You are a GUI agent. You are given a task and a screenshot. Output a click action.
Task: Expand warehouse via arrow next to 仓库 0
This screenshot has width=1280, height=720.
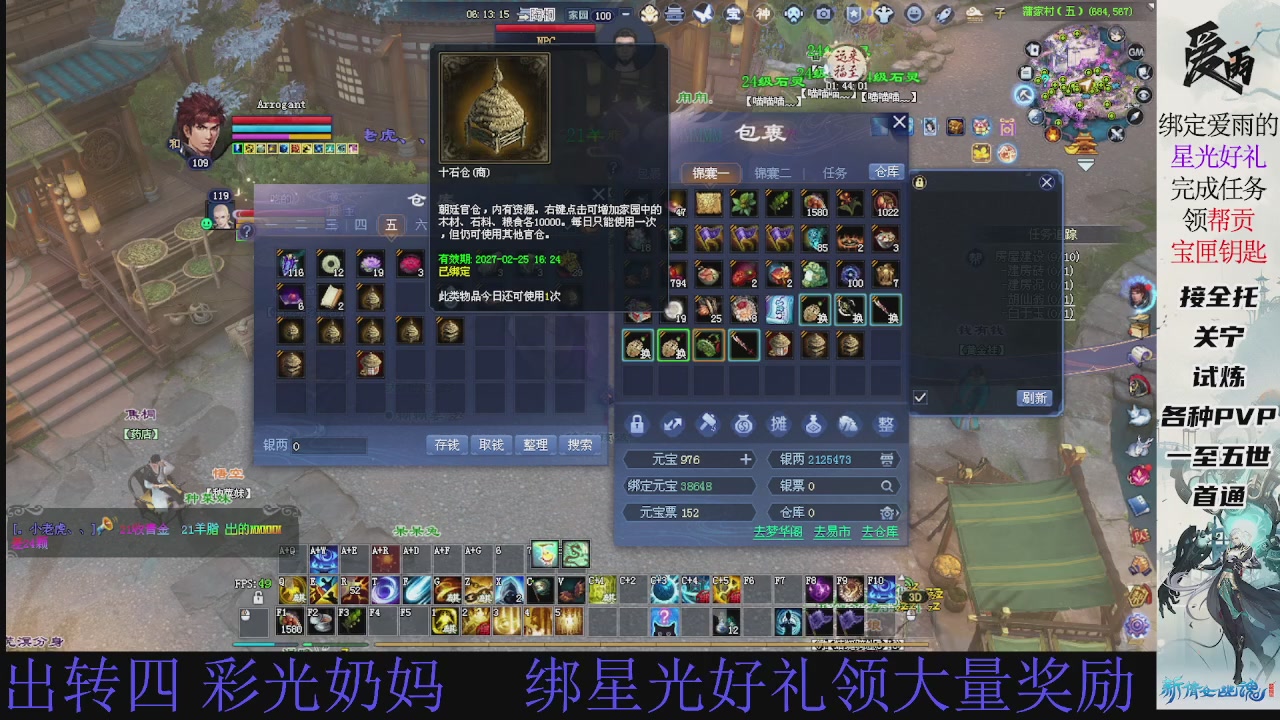coord(897,512)
